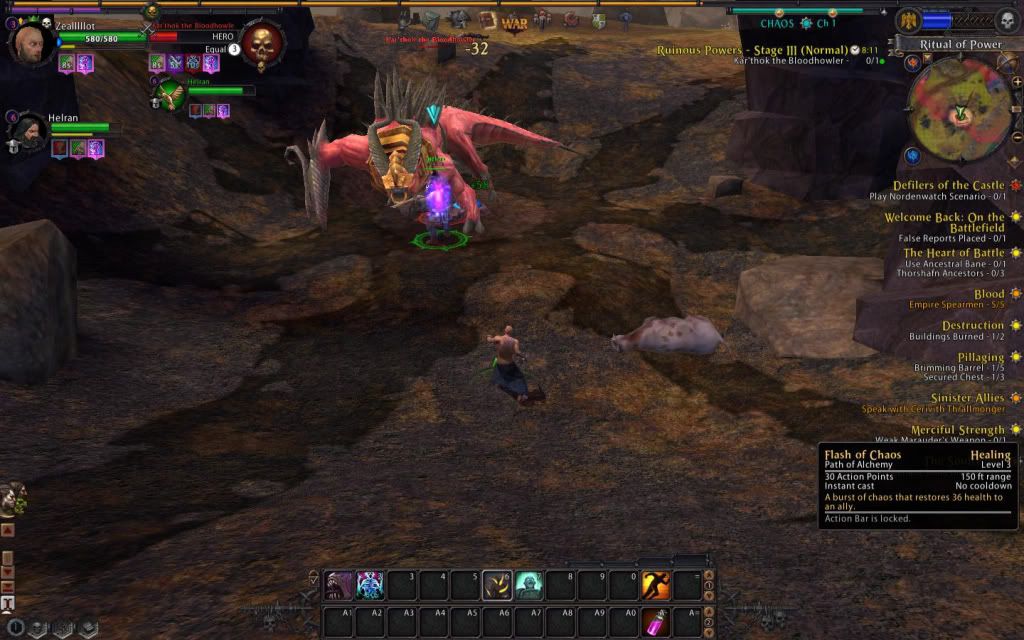Toggle the hotbar checkbox left of action bar

[314, 578]
